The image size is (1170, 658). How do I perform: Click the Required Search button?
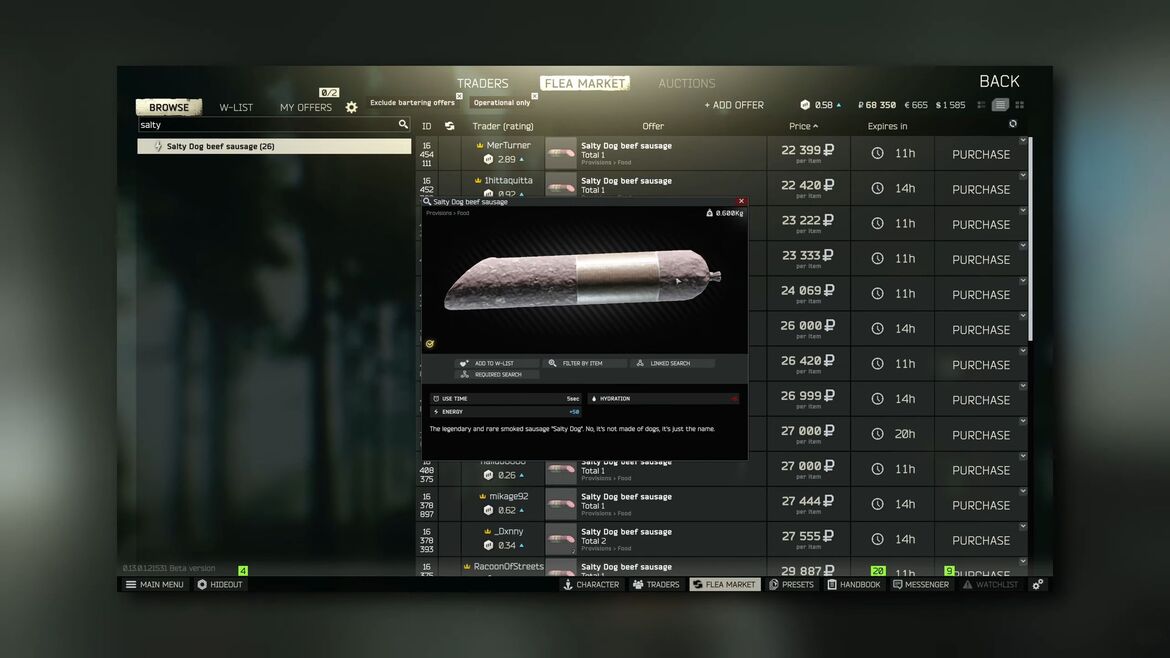pos(497,374)
